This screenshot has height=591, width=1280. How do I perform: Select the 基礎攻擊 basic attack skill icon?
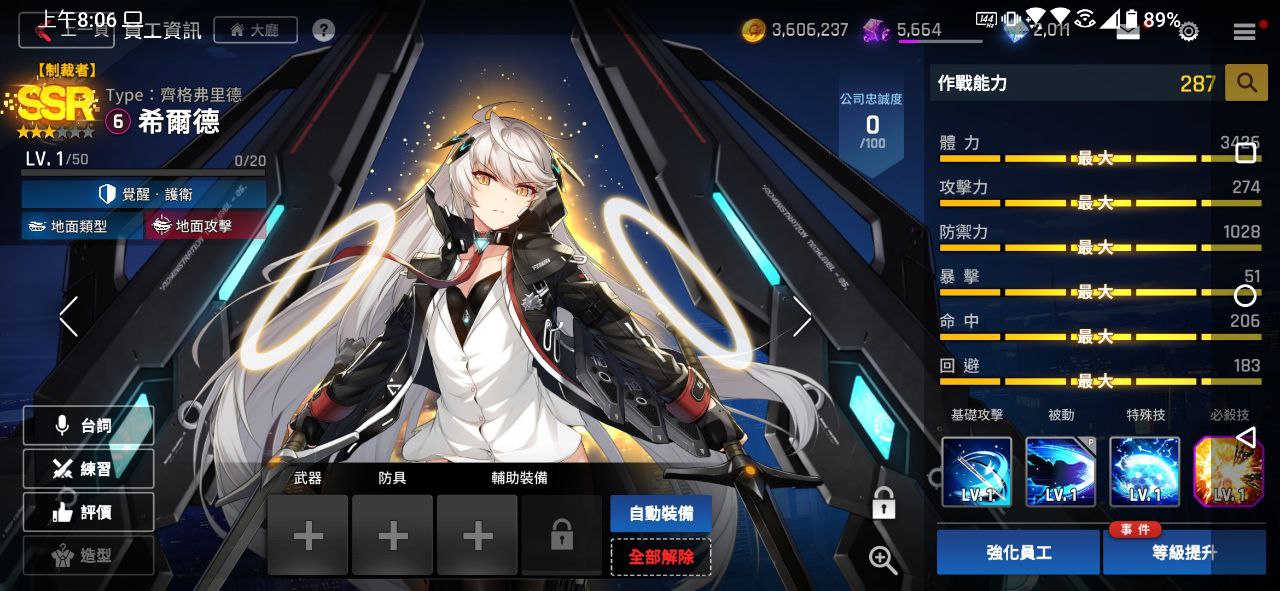pos(977,472)
